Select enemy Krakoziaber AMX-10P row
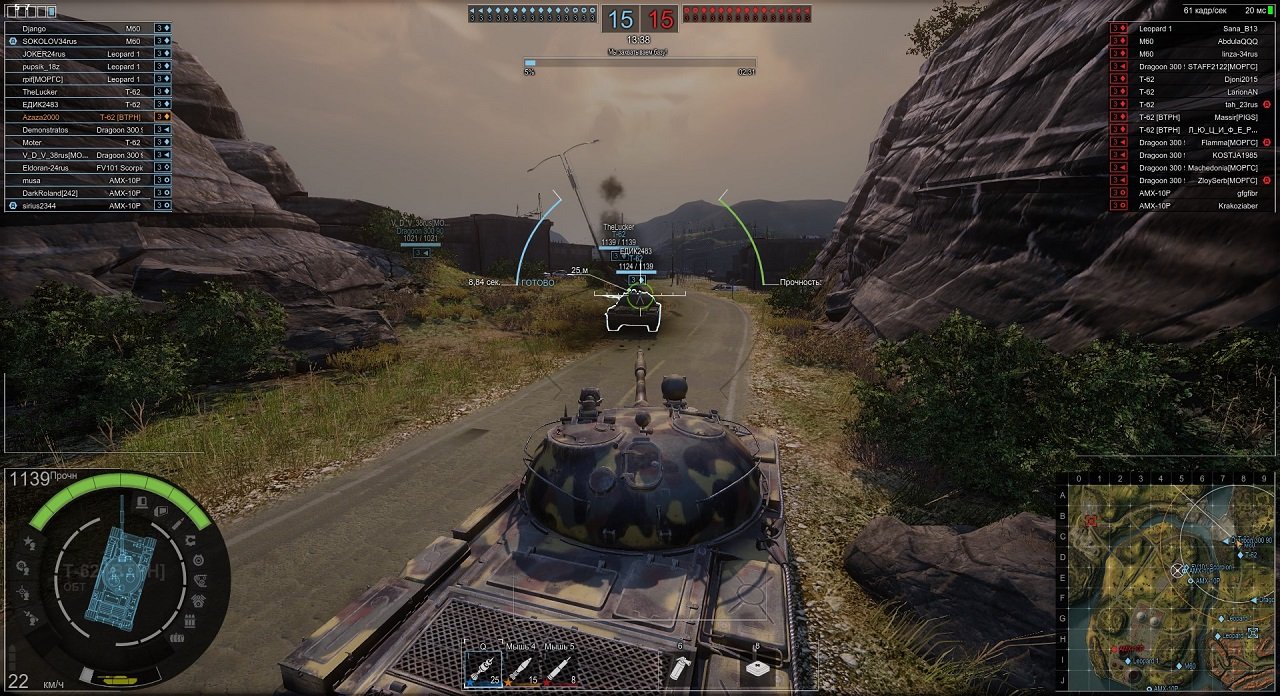This screenshot has width=1280, height=696. (x=1197, y=206)
